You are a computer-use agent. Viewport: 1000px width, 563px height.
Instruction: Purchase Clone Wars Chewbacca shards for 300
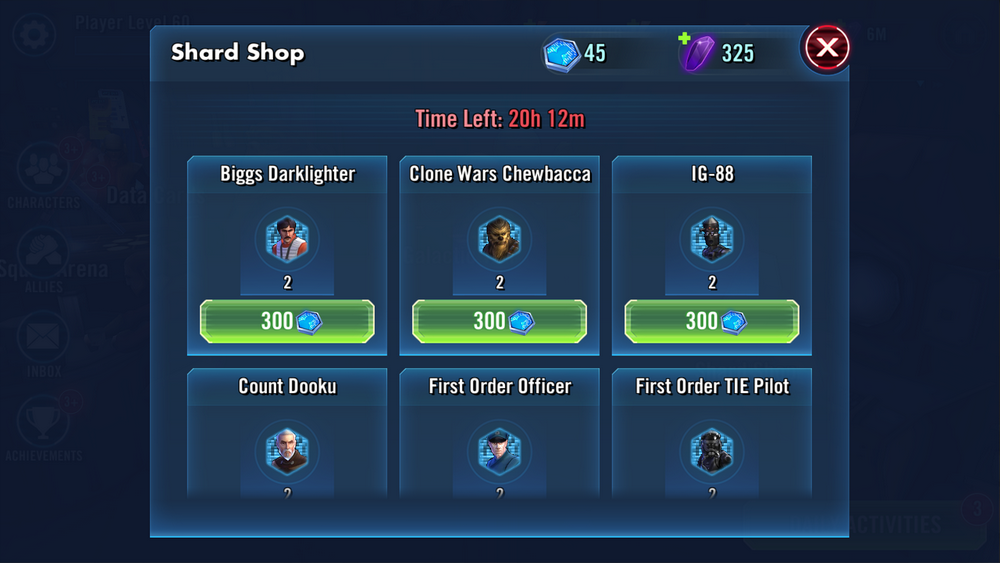(x=499, y=321)
